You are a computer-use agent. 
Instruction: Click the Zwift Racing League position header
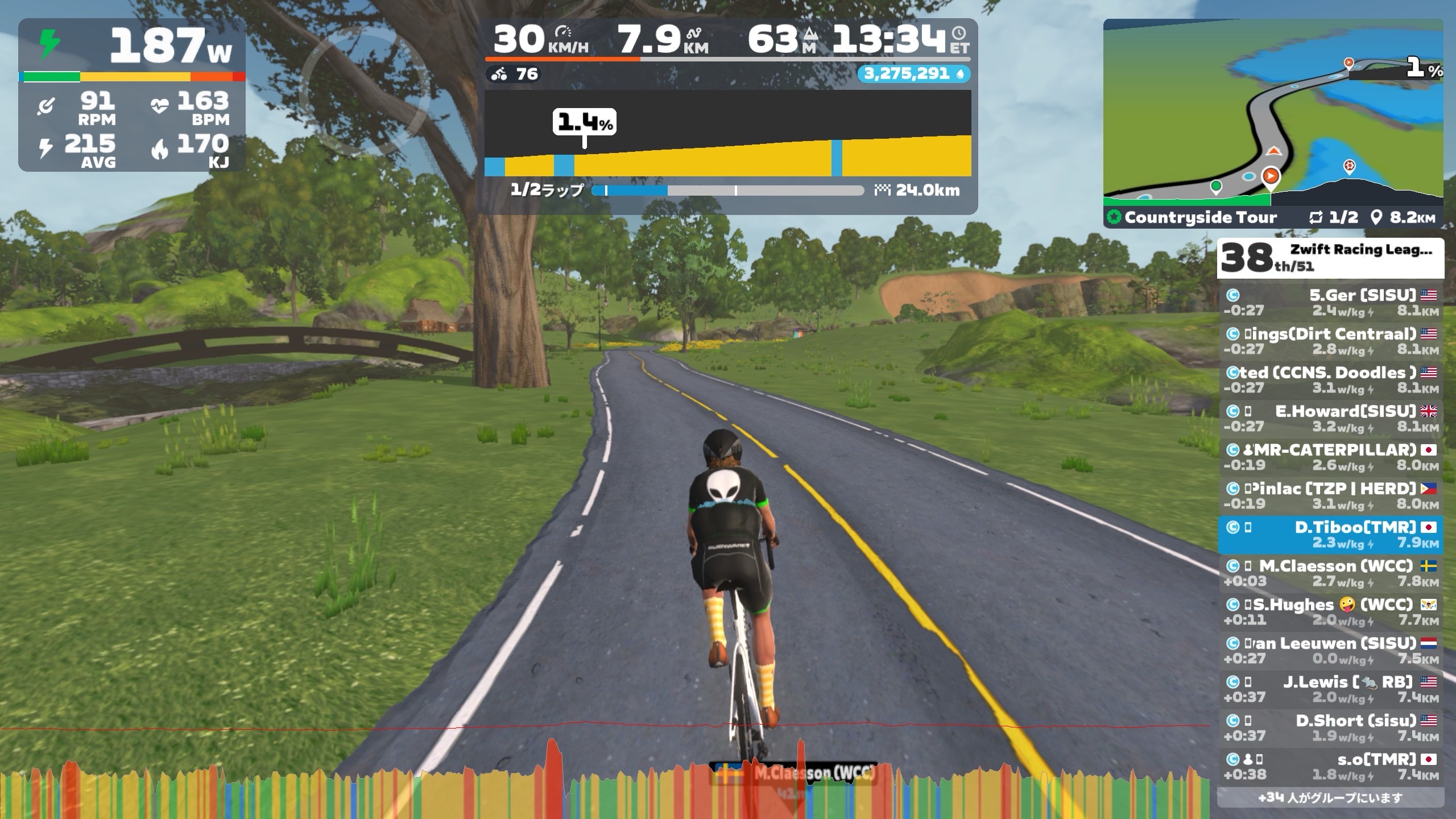coord(1330,258)
